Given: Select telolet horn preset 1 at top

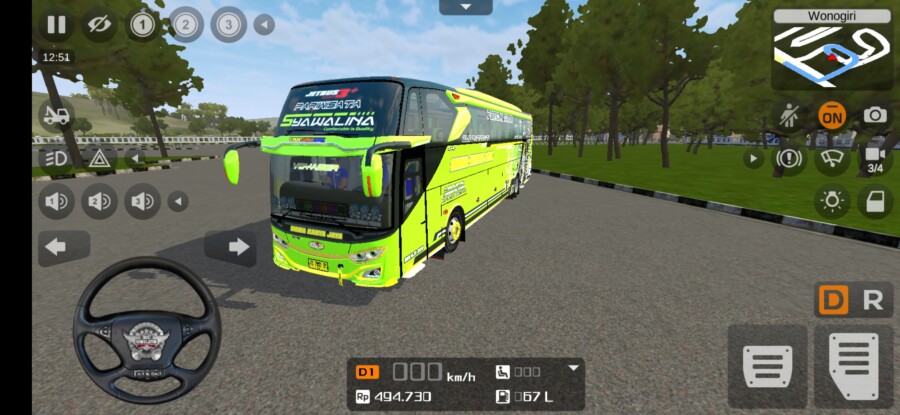Looking at the screenshot, I should point(142,25).
